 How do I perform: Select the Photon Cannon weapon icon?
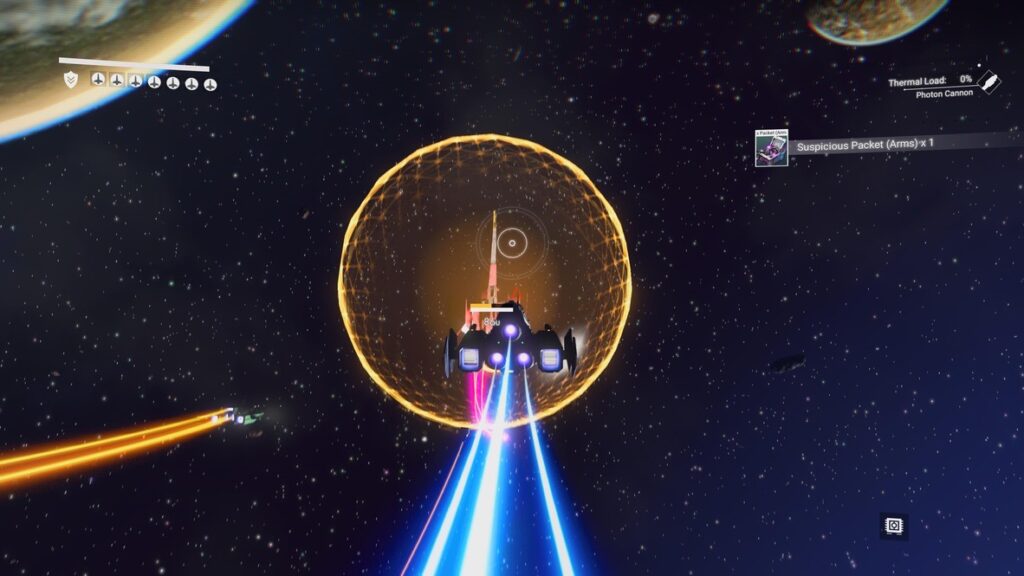pyautogui.click(x=988, y=81)
